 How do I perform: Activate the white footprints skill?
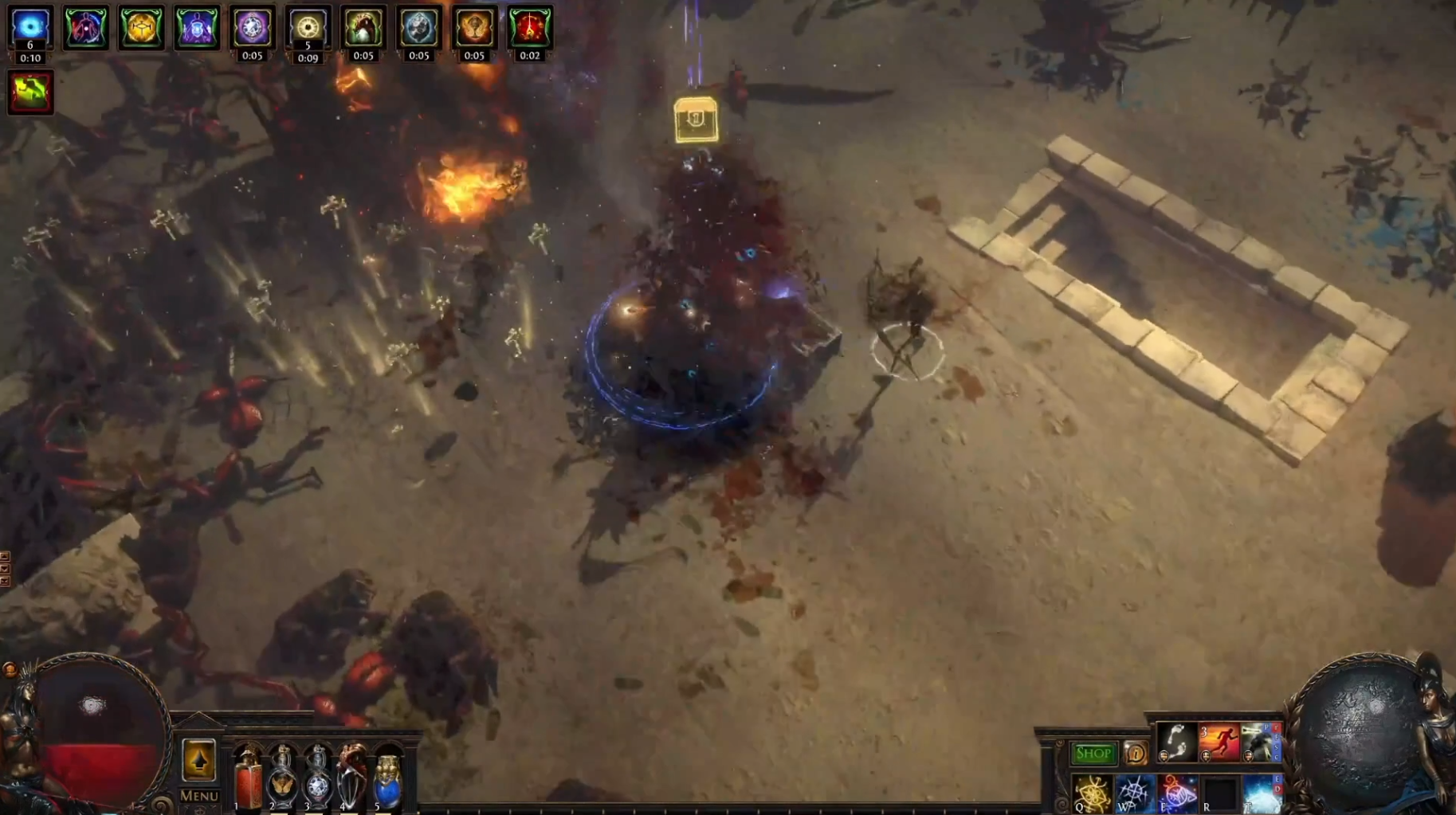[1176, 742]
